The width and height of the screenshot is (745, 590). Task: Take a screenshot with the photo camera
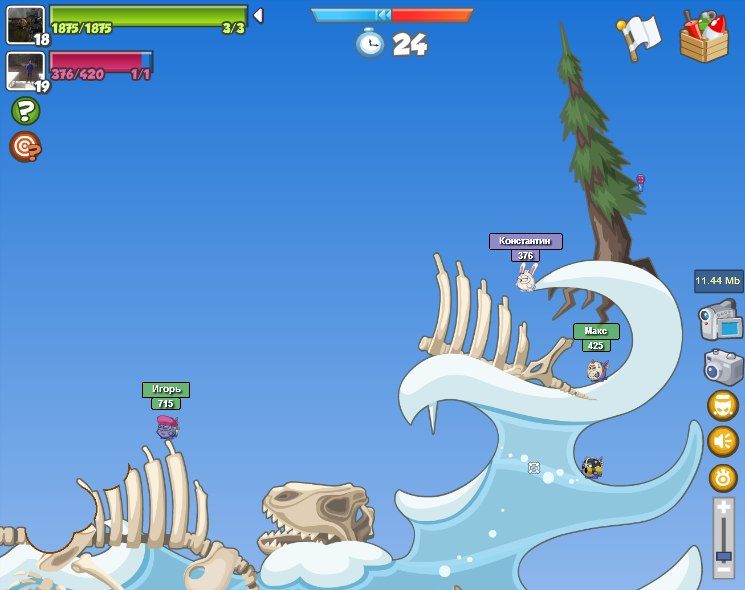(x=723, y=366)
